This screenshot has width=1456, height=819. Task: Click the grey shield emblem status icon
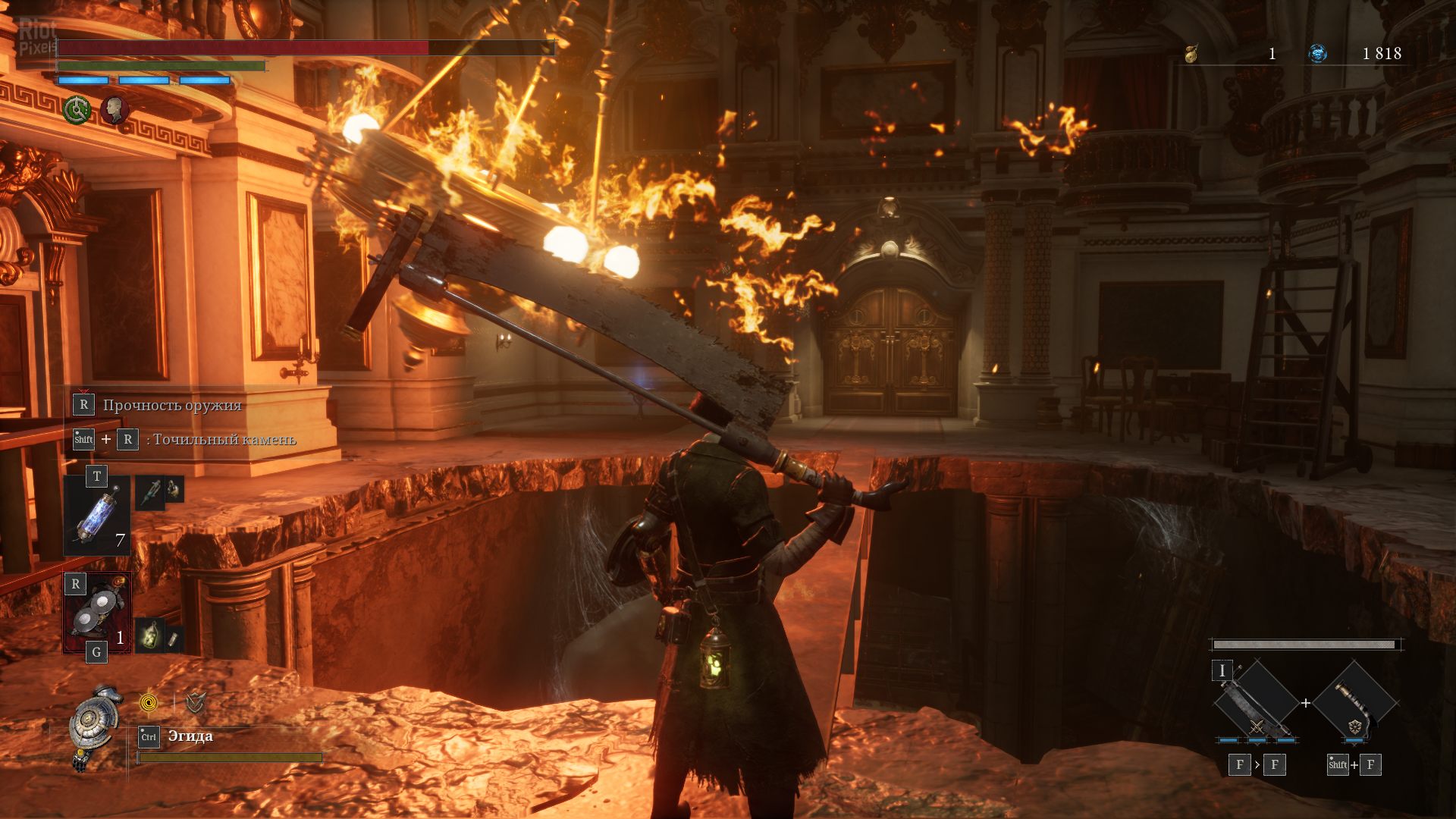pyautogui.click(x=196, y=703)
